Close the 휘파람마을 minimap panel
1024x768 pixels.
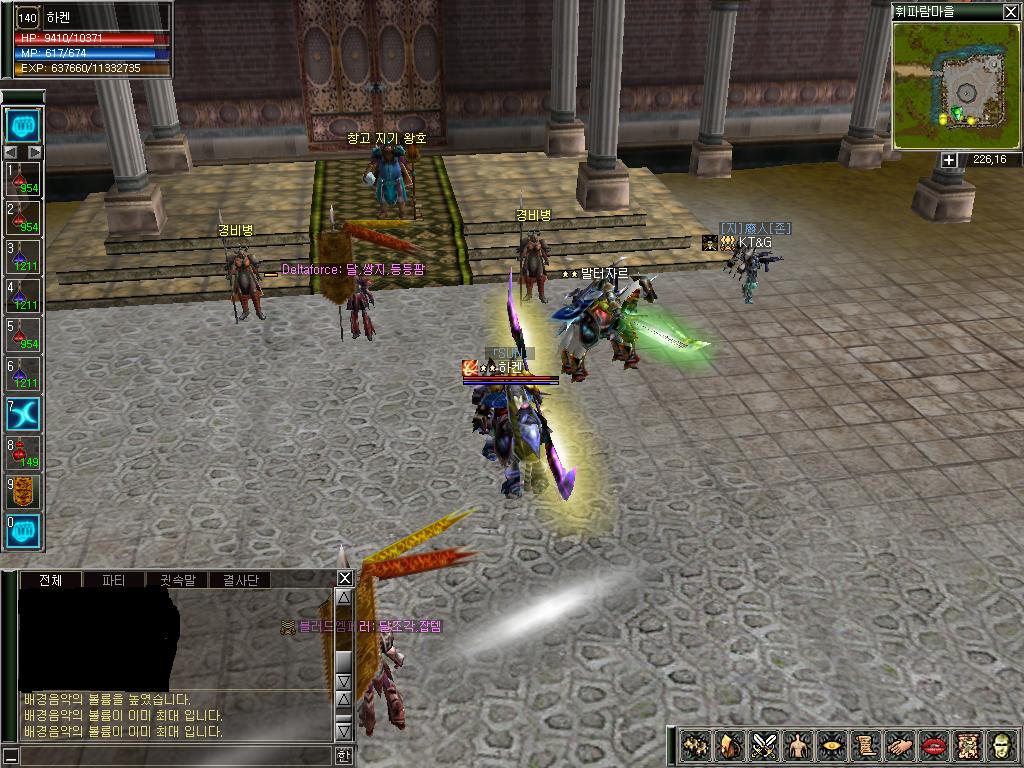[1010, 12]
